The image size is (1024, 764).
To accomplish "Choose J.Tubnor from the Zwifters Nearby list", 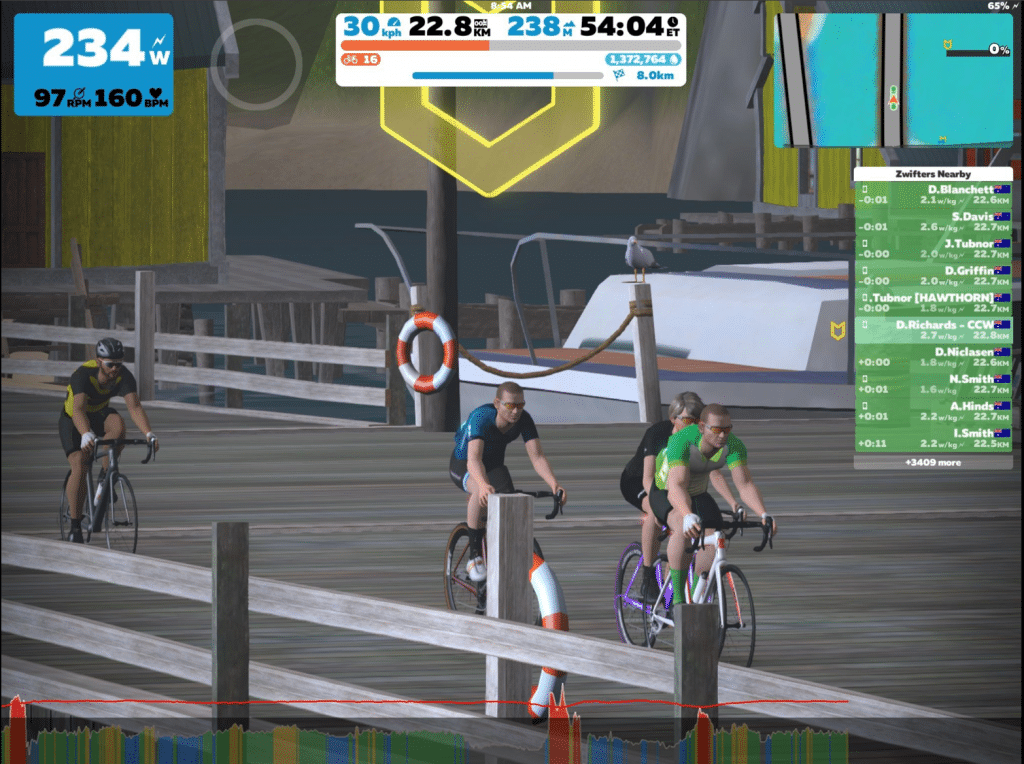I will coord(933,248).
